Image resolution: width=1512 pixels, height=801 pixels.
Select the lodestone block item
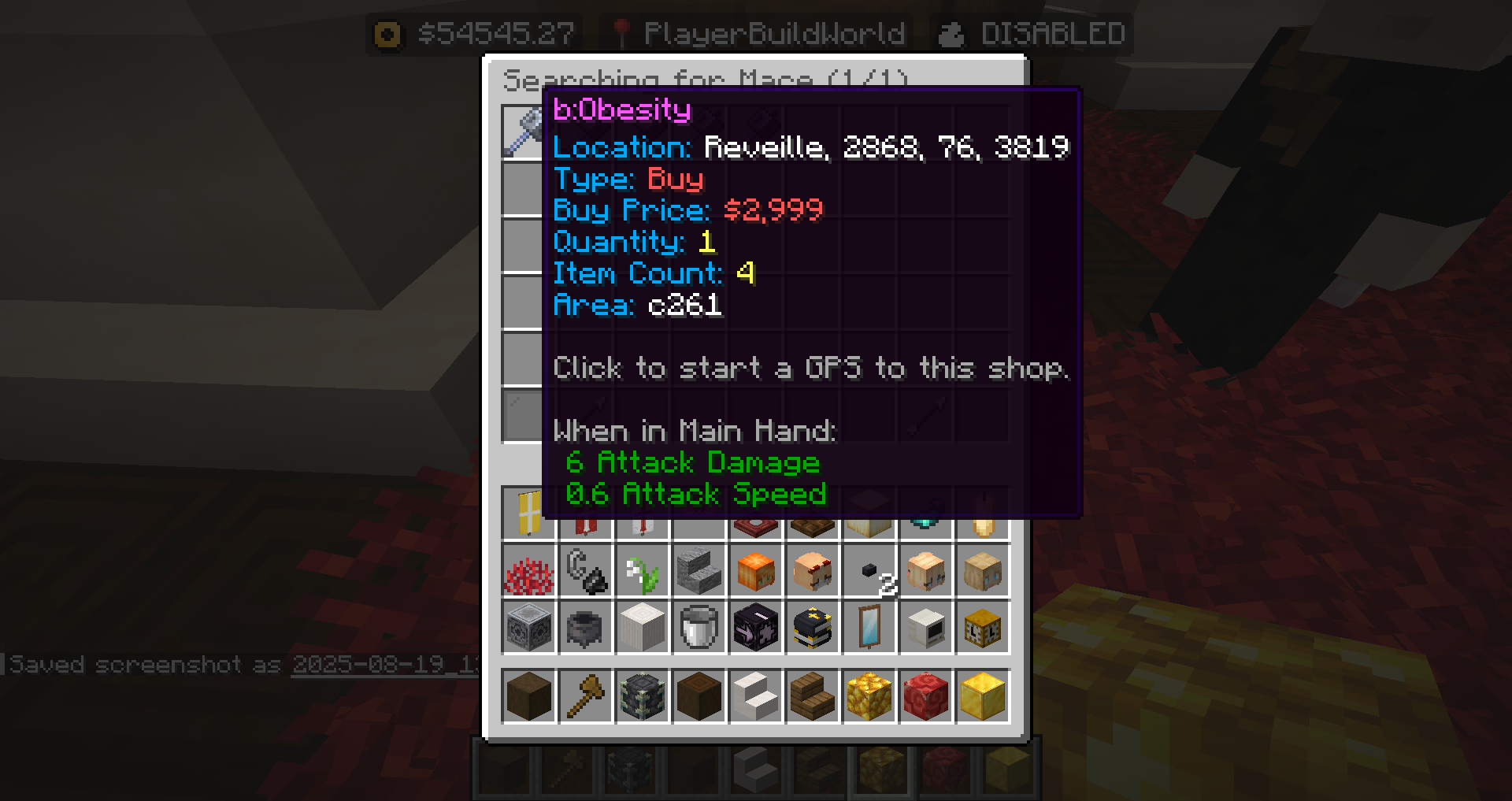click(528, 628)
